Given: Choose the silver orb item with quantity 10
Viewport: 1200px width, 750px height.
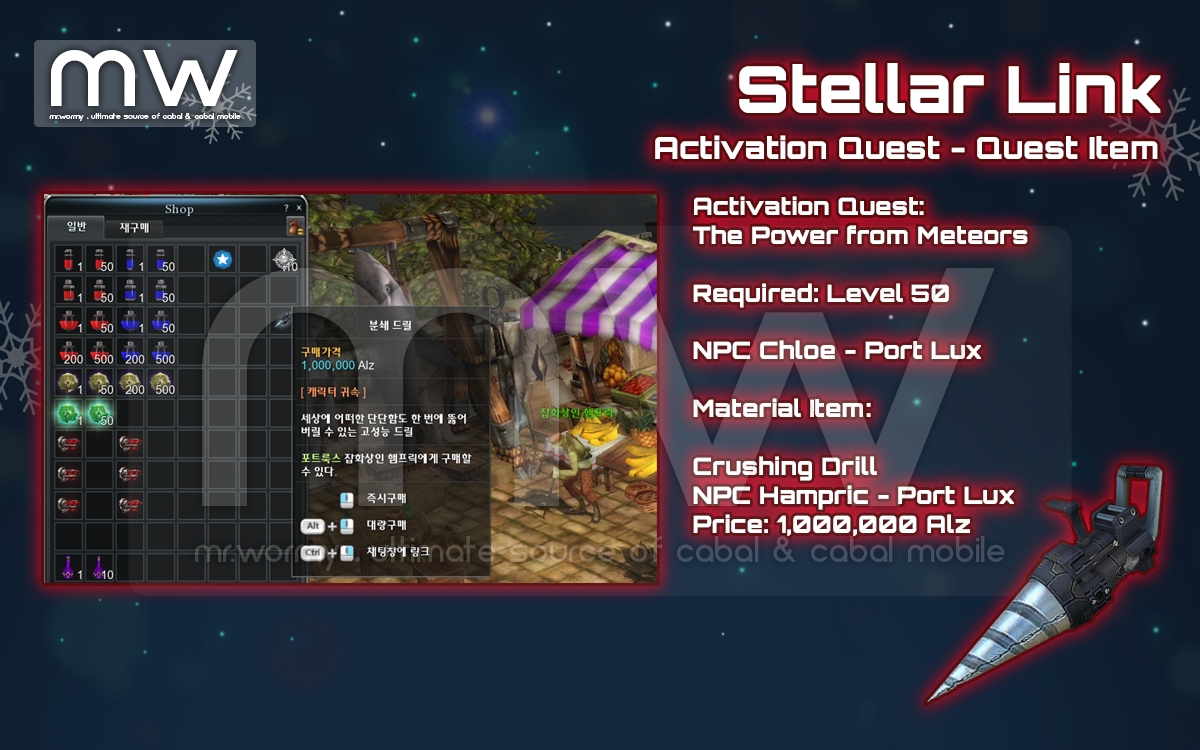Looking at the screenshot, I should click(284, 260).
